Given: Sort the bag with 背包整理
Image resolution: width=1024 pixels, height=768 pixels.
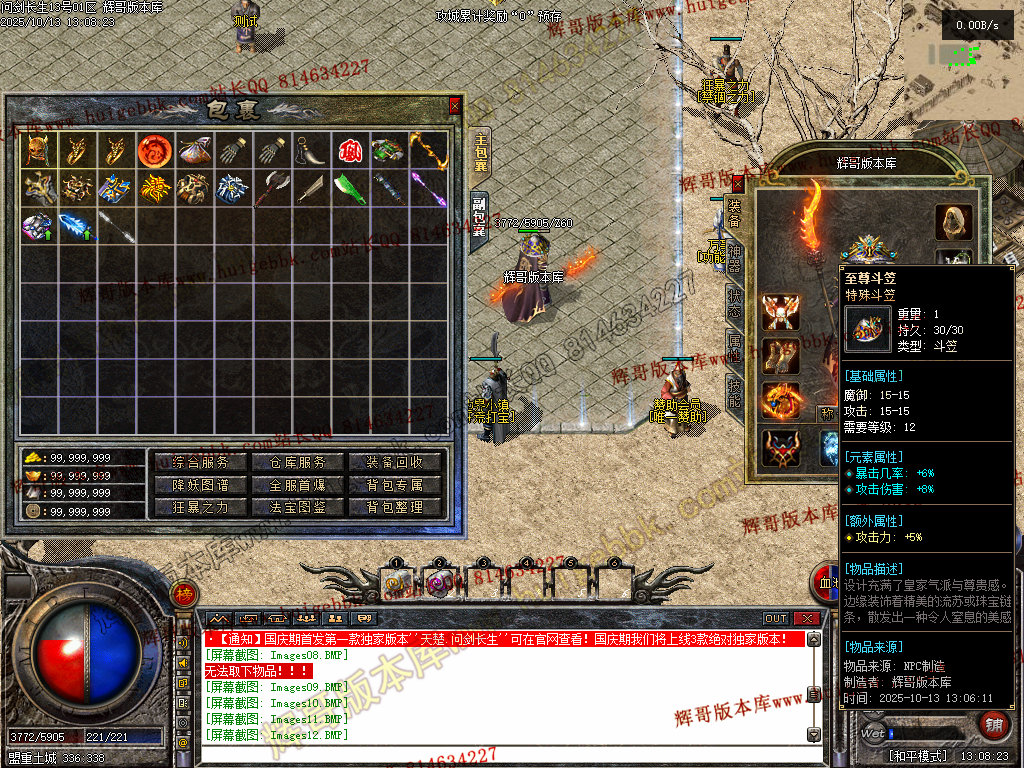Looking at the screenshot, I should coord(395,507).
